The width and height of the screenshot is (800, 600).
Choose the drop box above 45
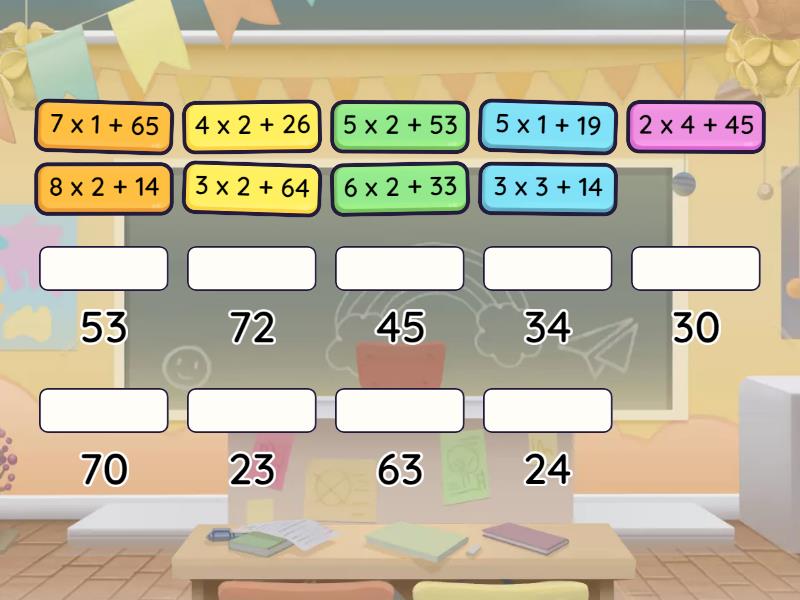pos(400,268)
